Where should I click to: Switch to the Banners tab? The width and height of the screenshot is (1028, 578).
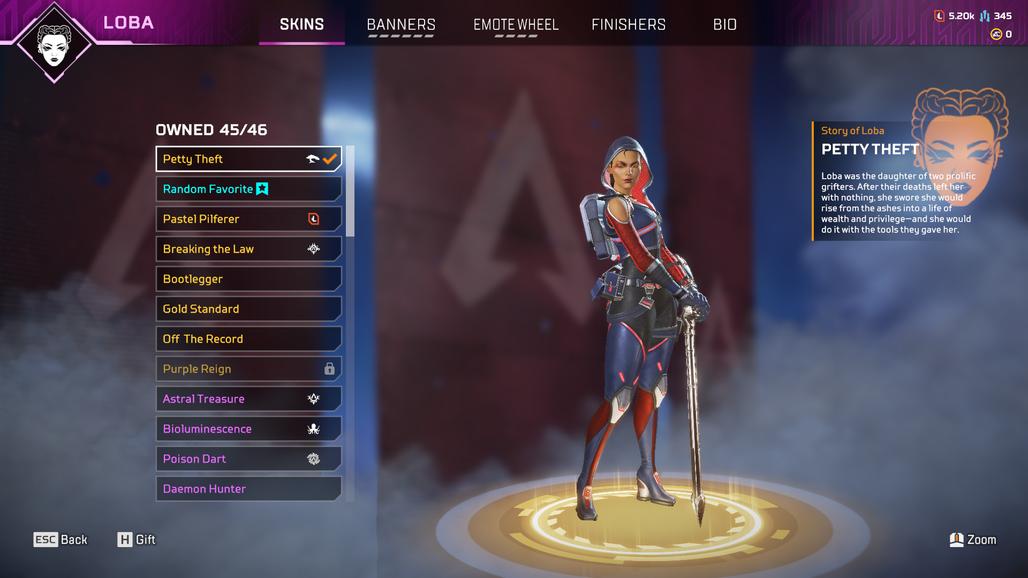click(401, 24)
